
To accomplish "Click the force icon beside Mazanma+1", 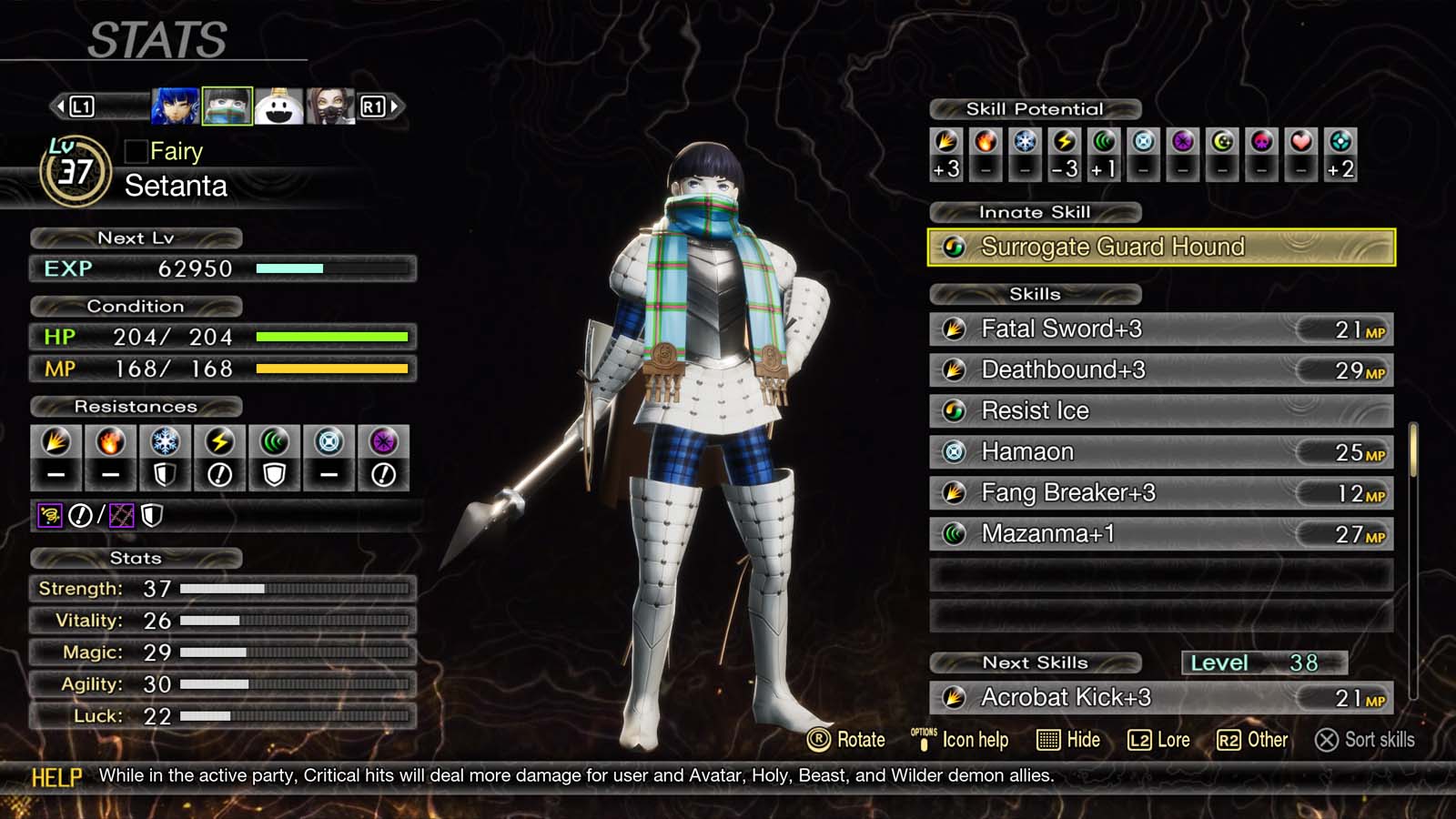I will [953, 534].
